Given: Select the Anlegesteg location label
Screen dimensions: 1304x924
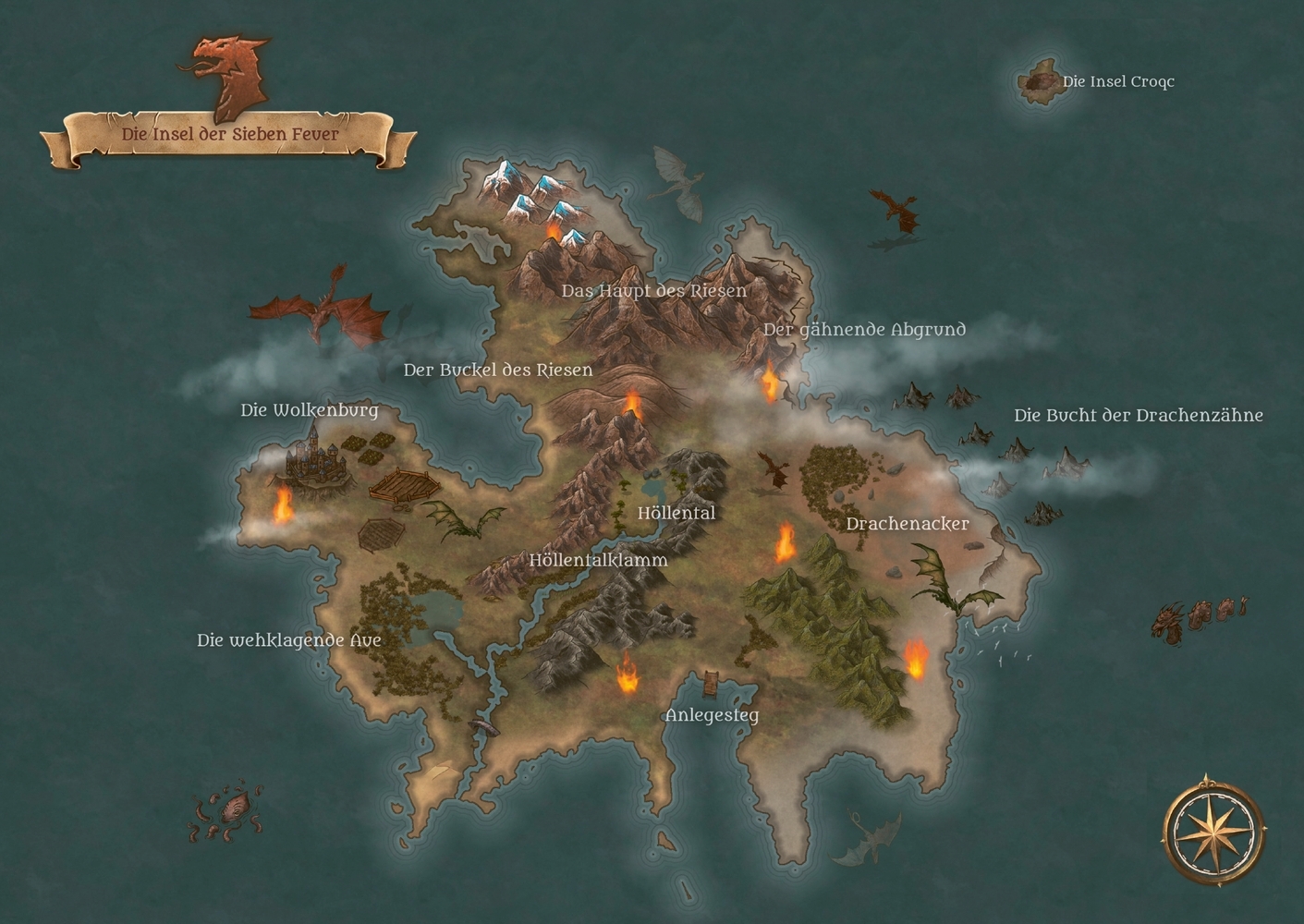Looking at the screenshot, I should click(712, 715).
